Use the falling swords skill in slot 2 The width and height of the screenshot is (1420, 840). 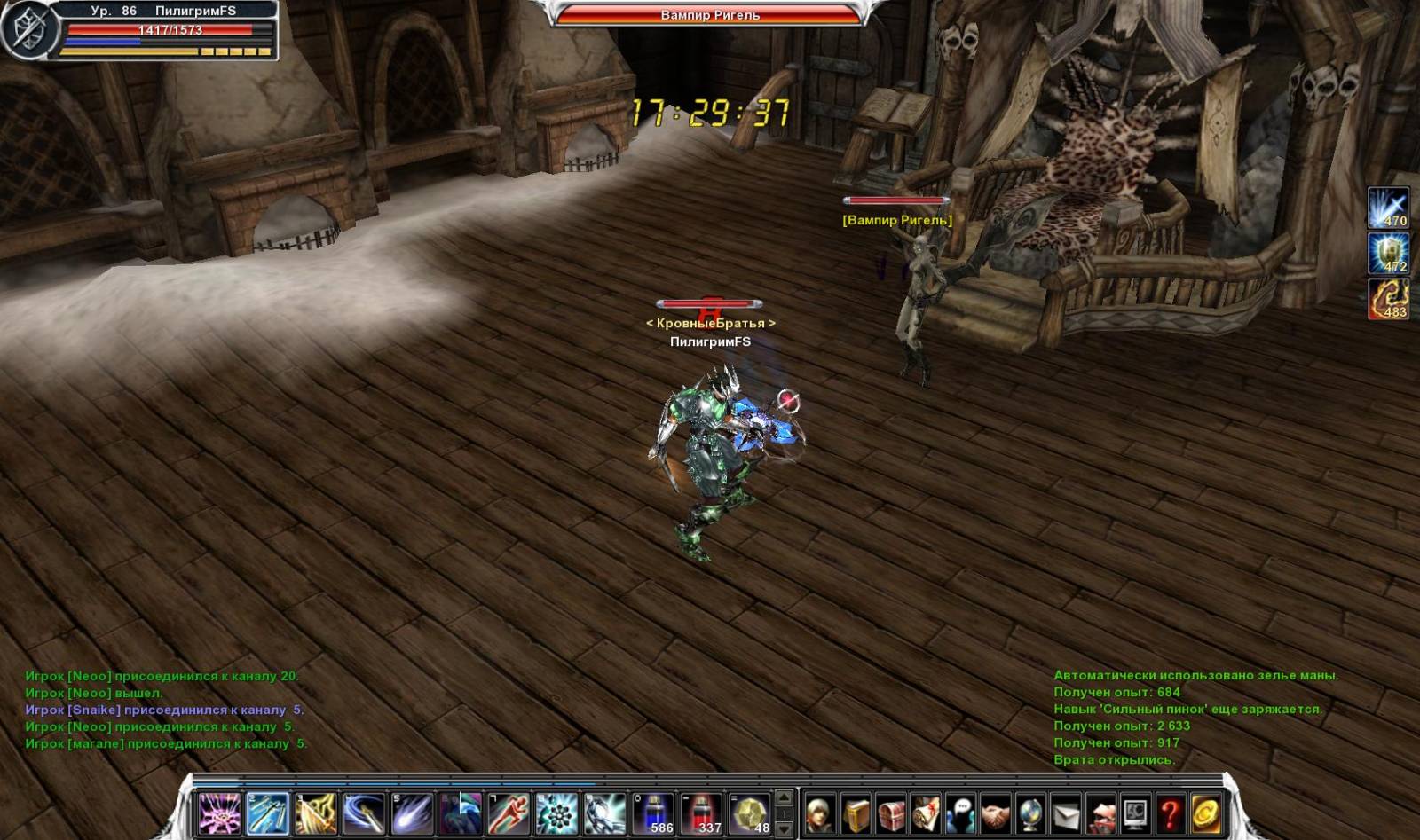click(267, 813)
